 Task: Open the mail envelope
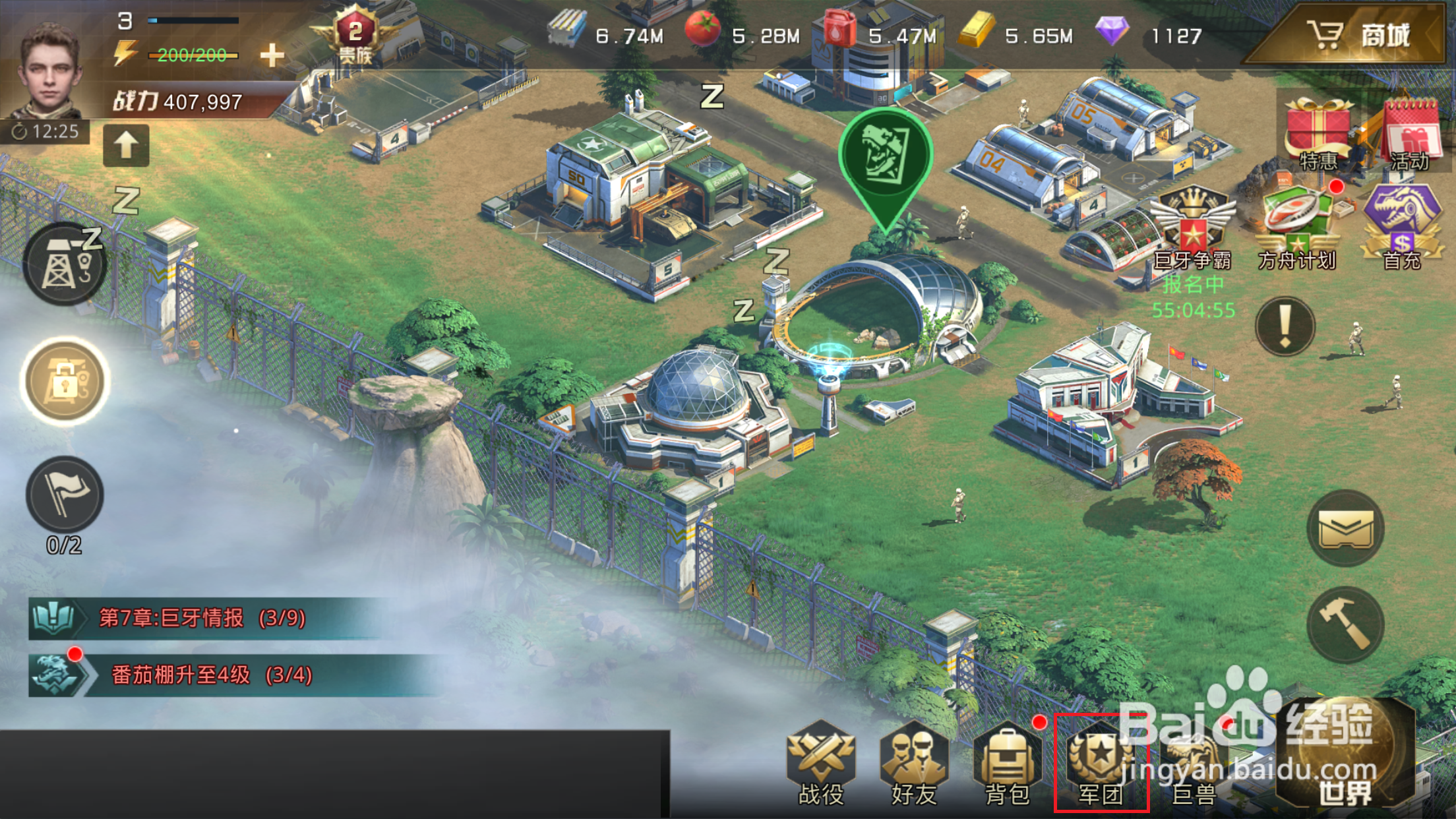1345,528
